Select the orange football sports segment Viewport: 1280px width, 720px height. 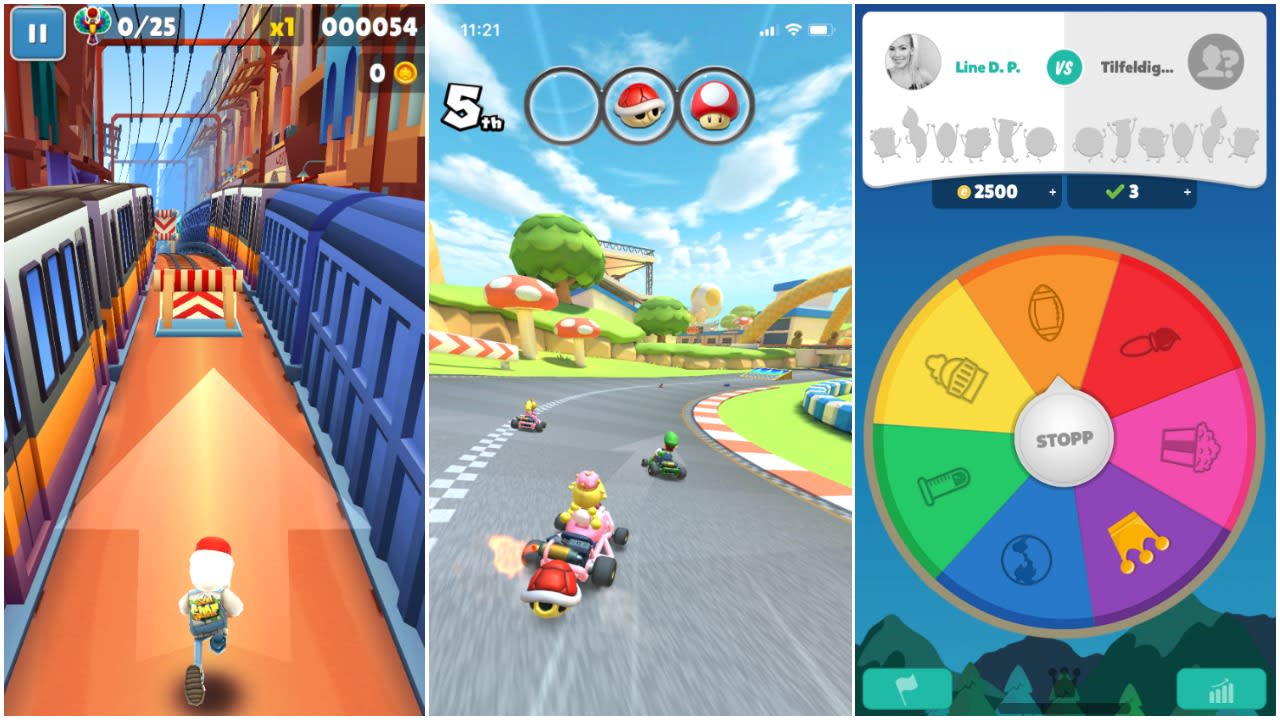click(x=1045, y=312)
